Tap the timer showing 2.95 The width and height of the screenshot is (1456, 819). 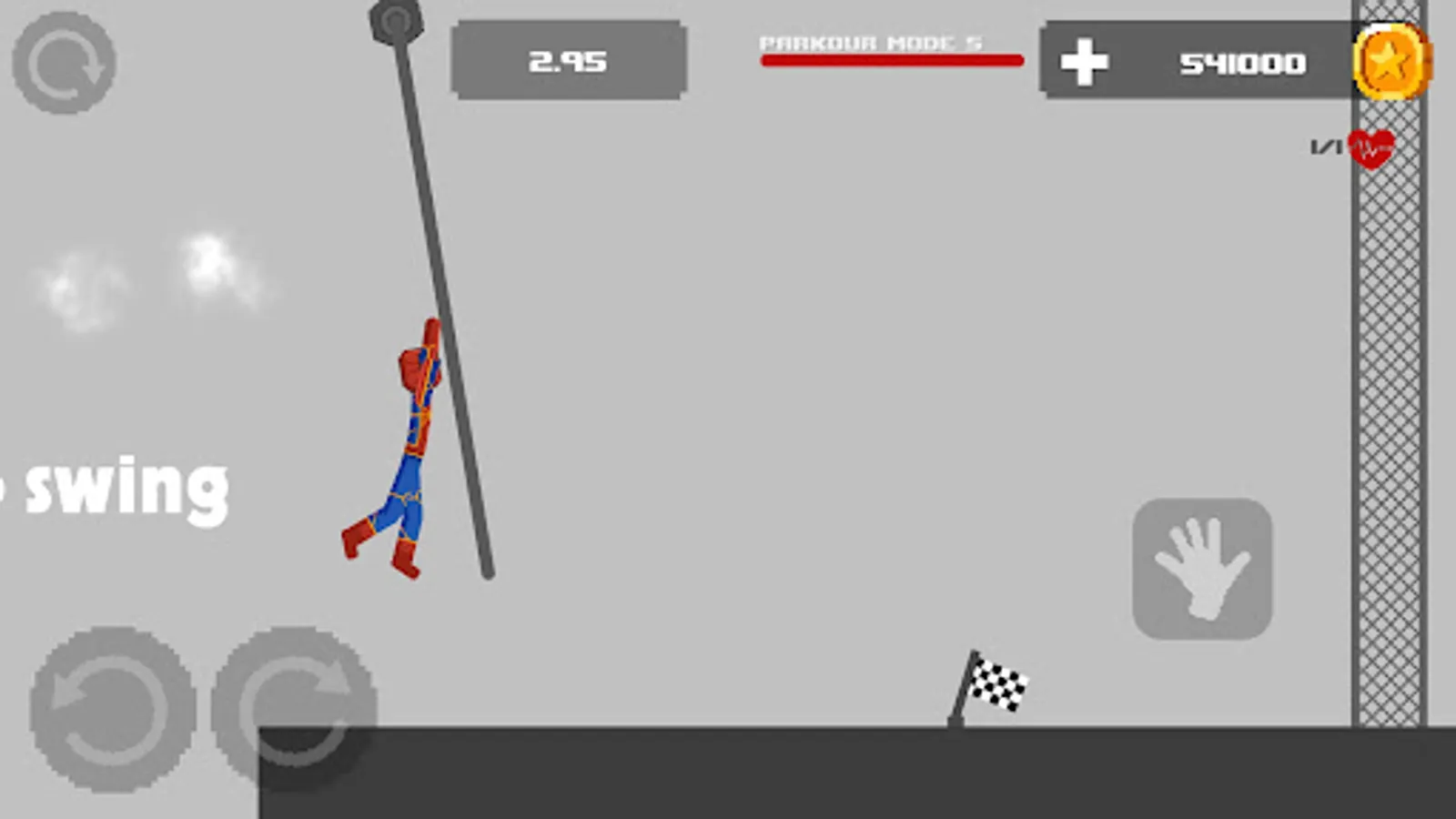568,63
